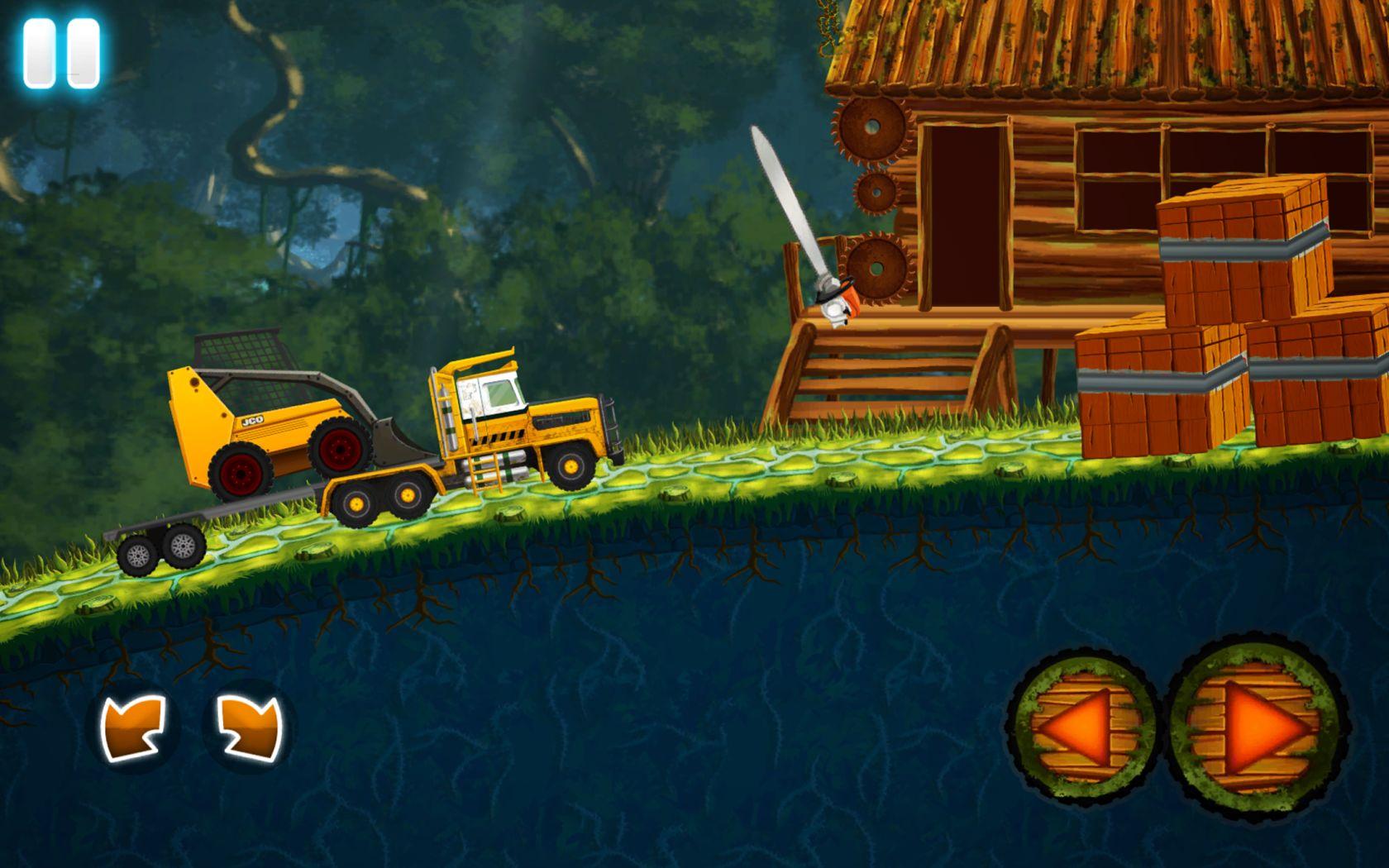Screen dimensions: 1389x868
Task: Click the circular saw blade on the cabin wall
Action: 871,128
